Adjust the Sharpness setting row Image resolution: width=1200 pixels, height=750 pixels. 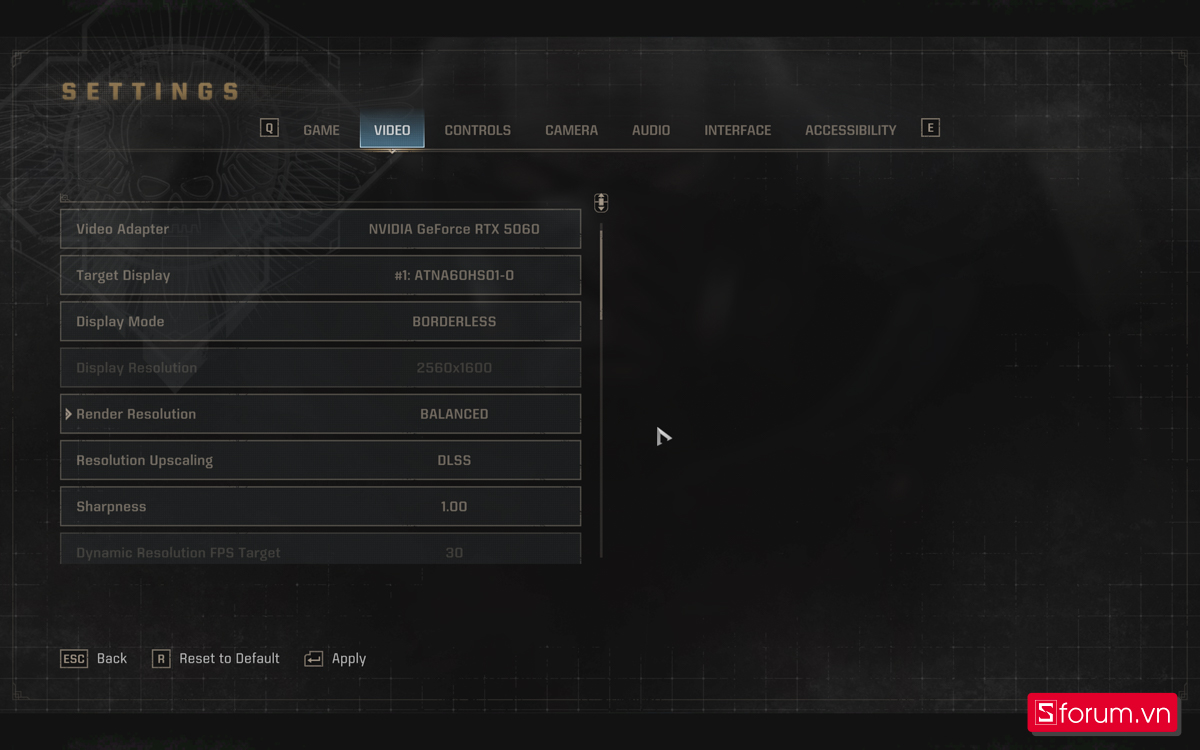[x=320, y=507]
